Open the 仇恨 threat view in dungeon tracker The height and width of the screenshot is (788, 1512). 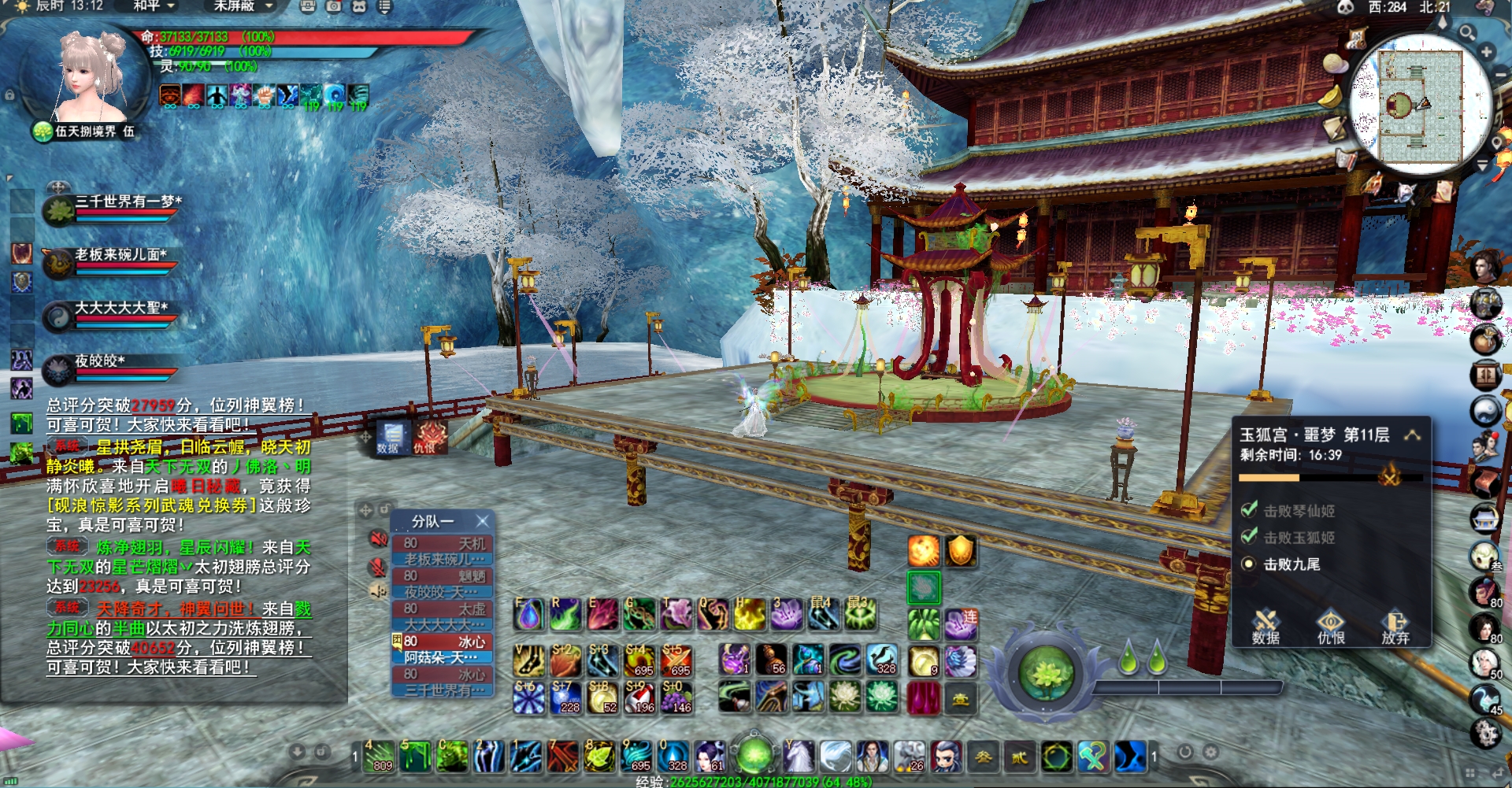(x=1331, y=627)
